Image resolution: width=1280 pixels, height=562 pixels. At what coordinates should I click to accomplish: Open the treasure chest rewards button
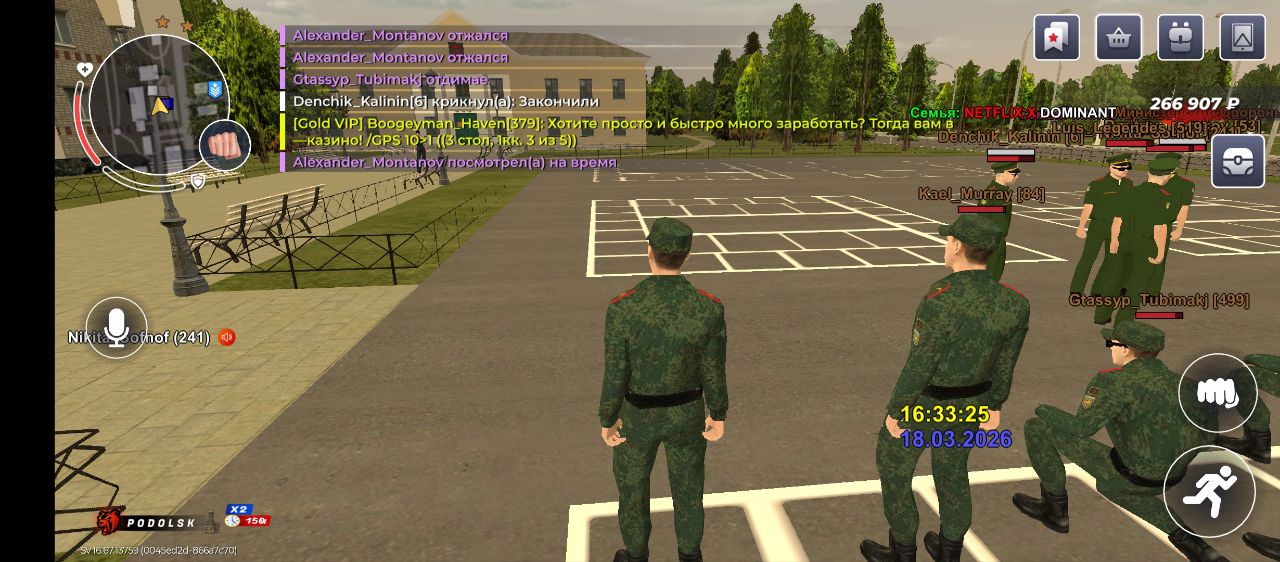click(1238, 161)
